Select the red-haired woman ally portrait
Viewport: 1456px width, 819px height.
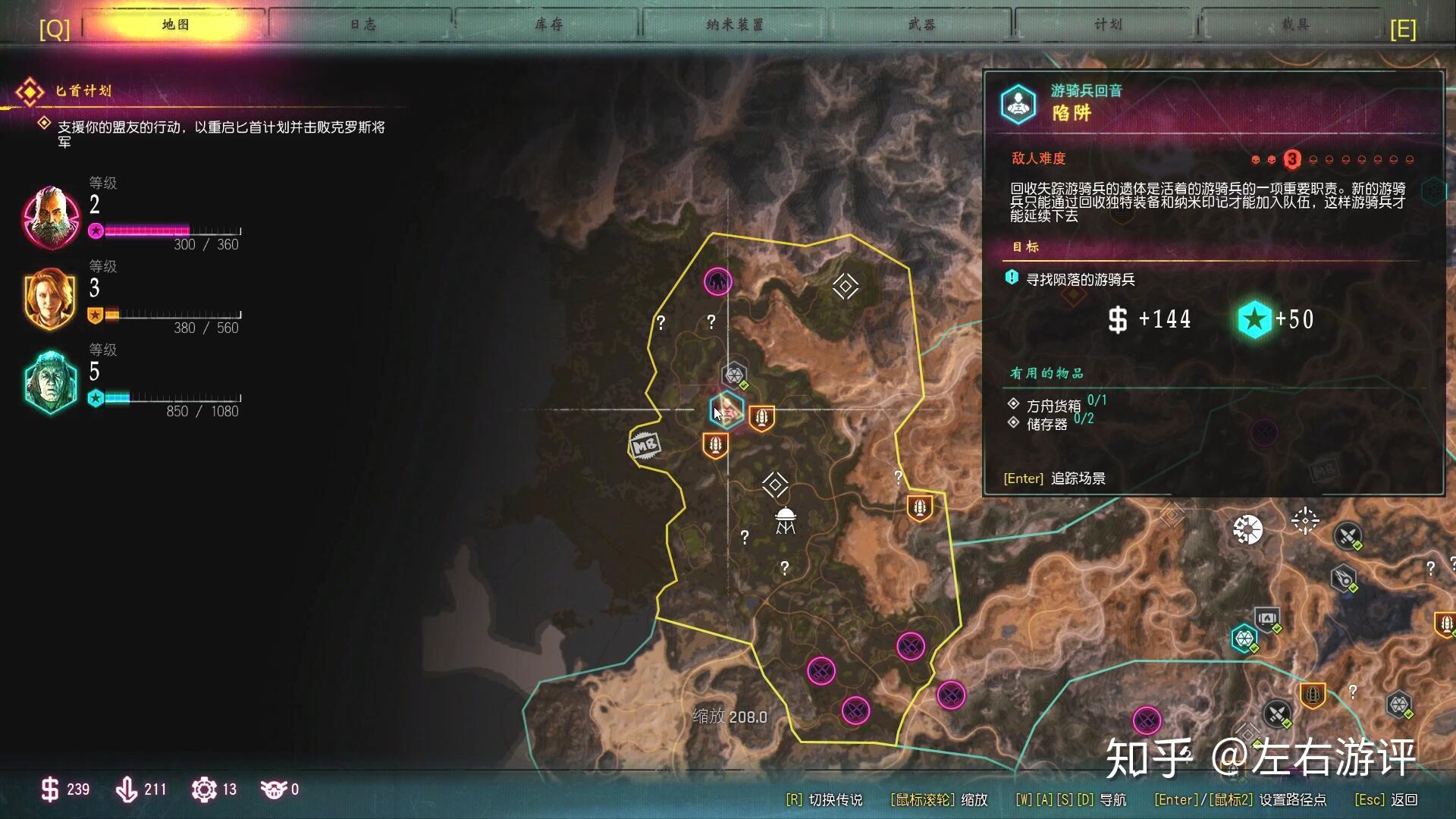51,299
